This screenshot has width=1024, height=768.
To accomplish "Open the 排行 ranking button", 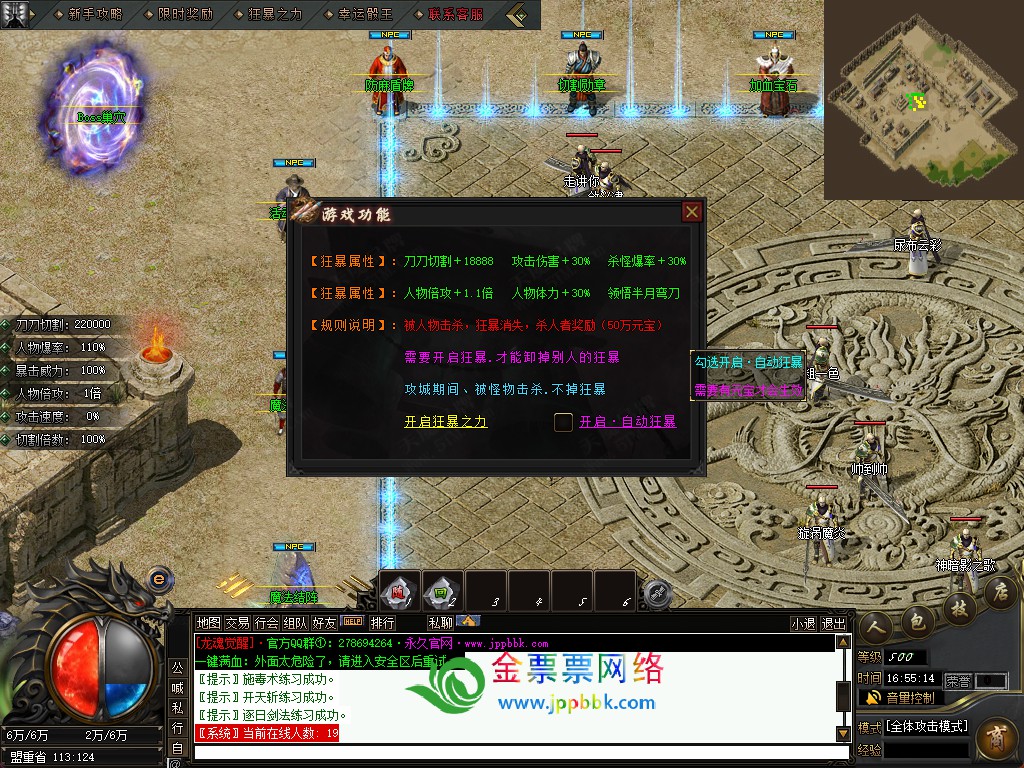I will 383,623.
